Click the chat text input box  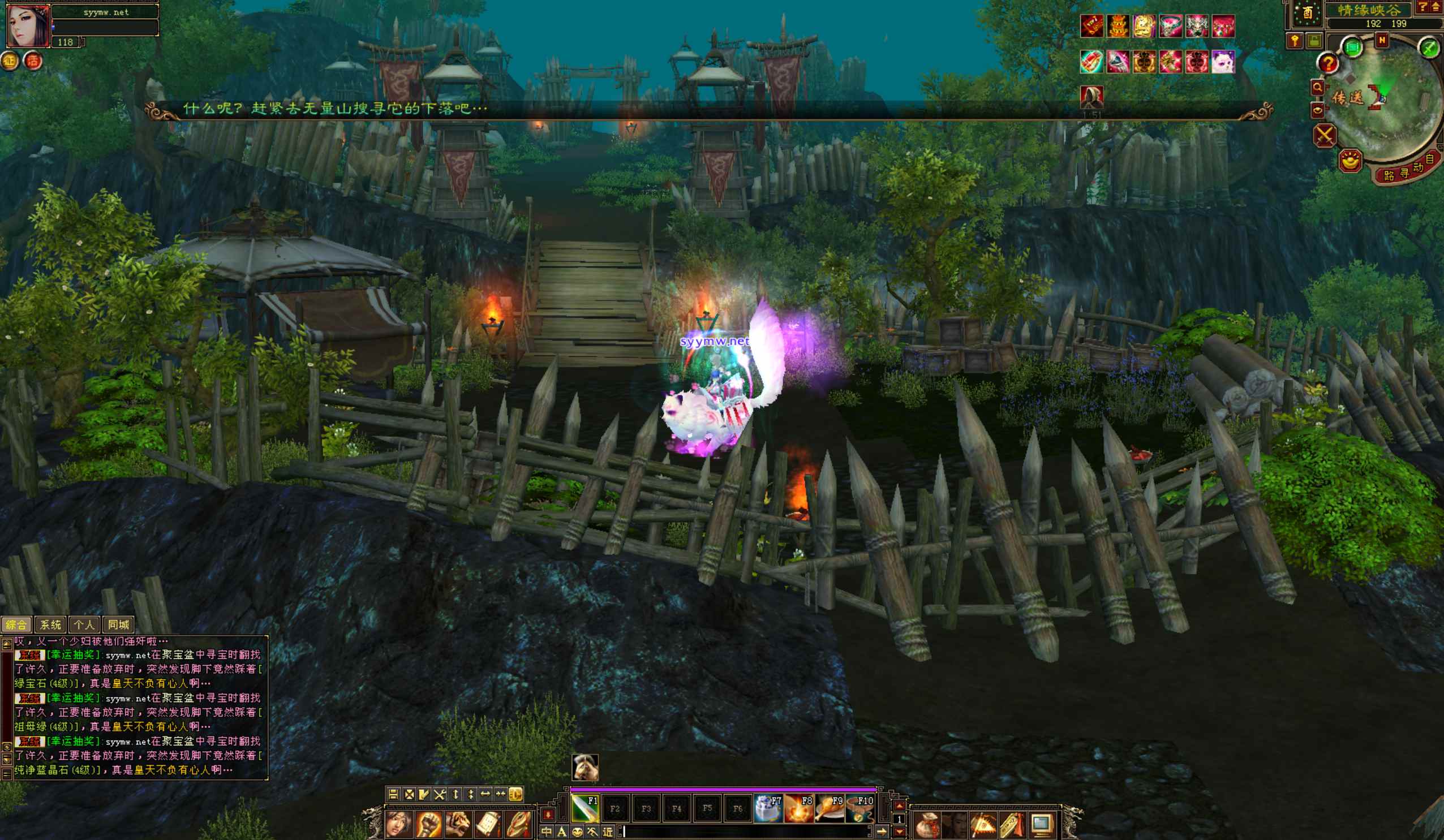pos(745,832)
